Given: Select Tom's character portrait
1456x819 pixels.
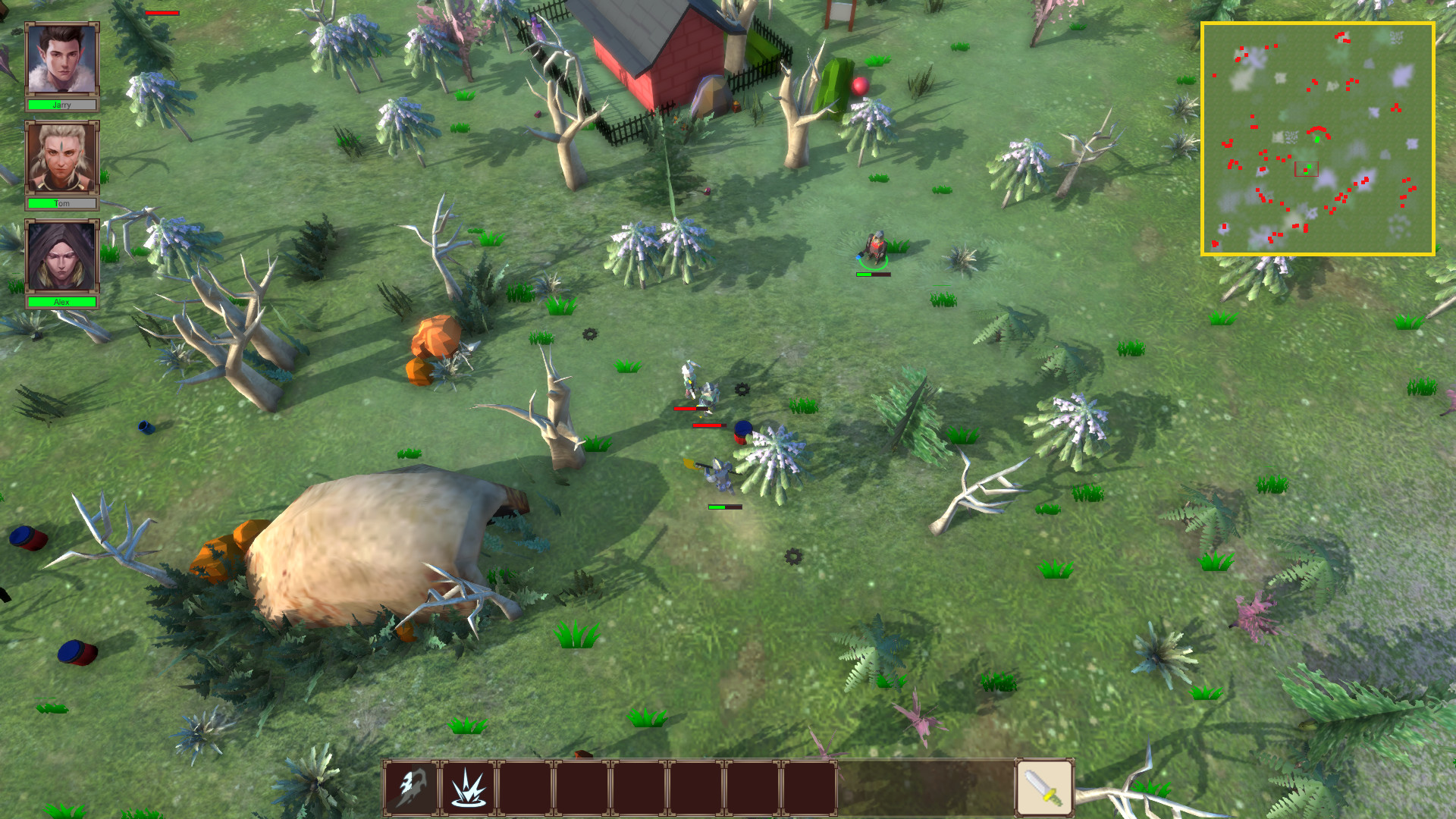Looking at the screenshot, I should [61, 158].
